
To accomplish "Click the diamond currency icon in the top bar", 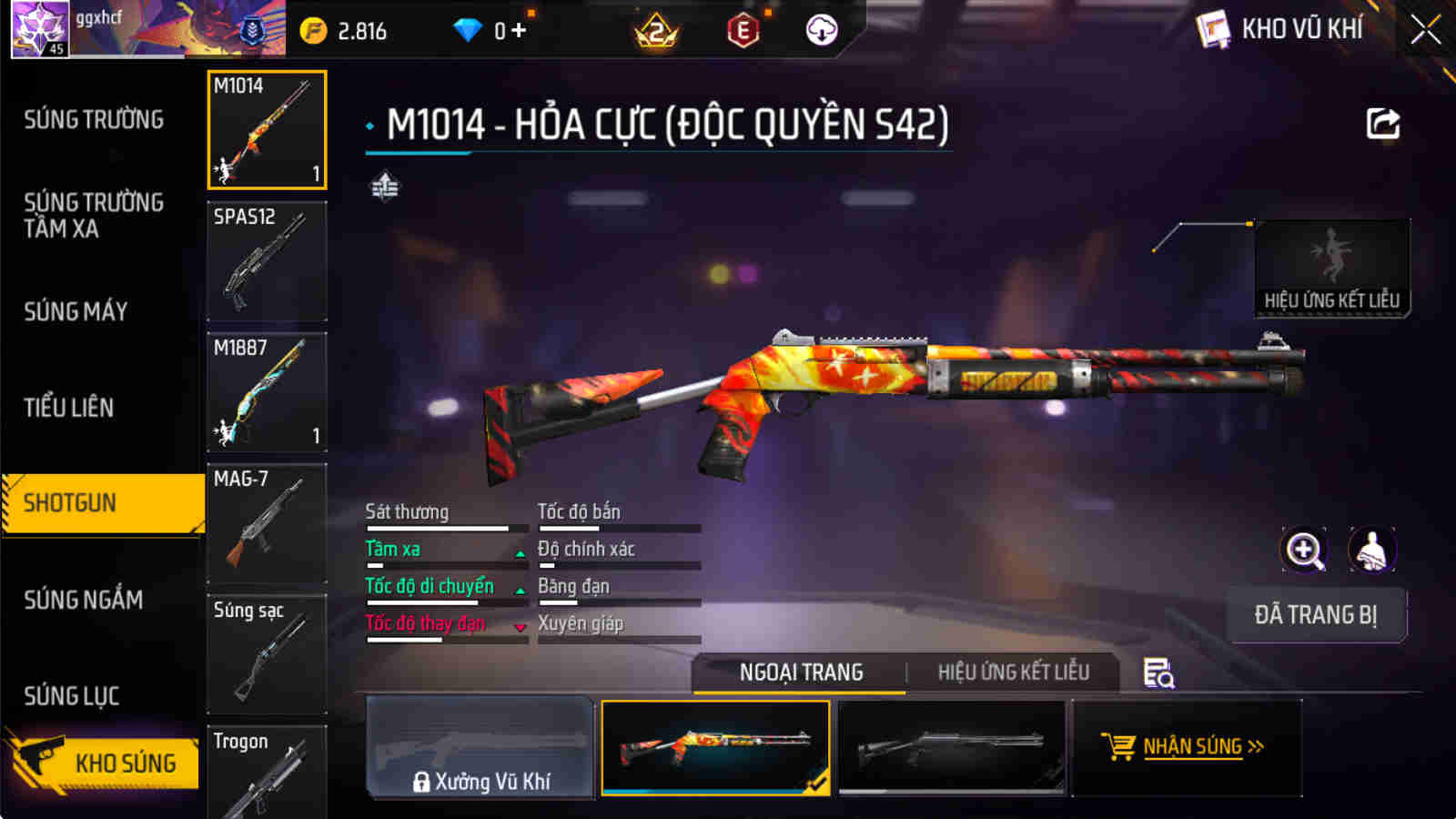I will (468, 29).
